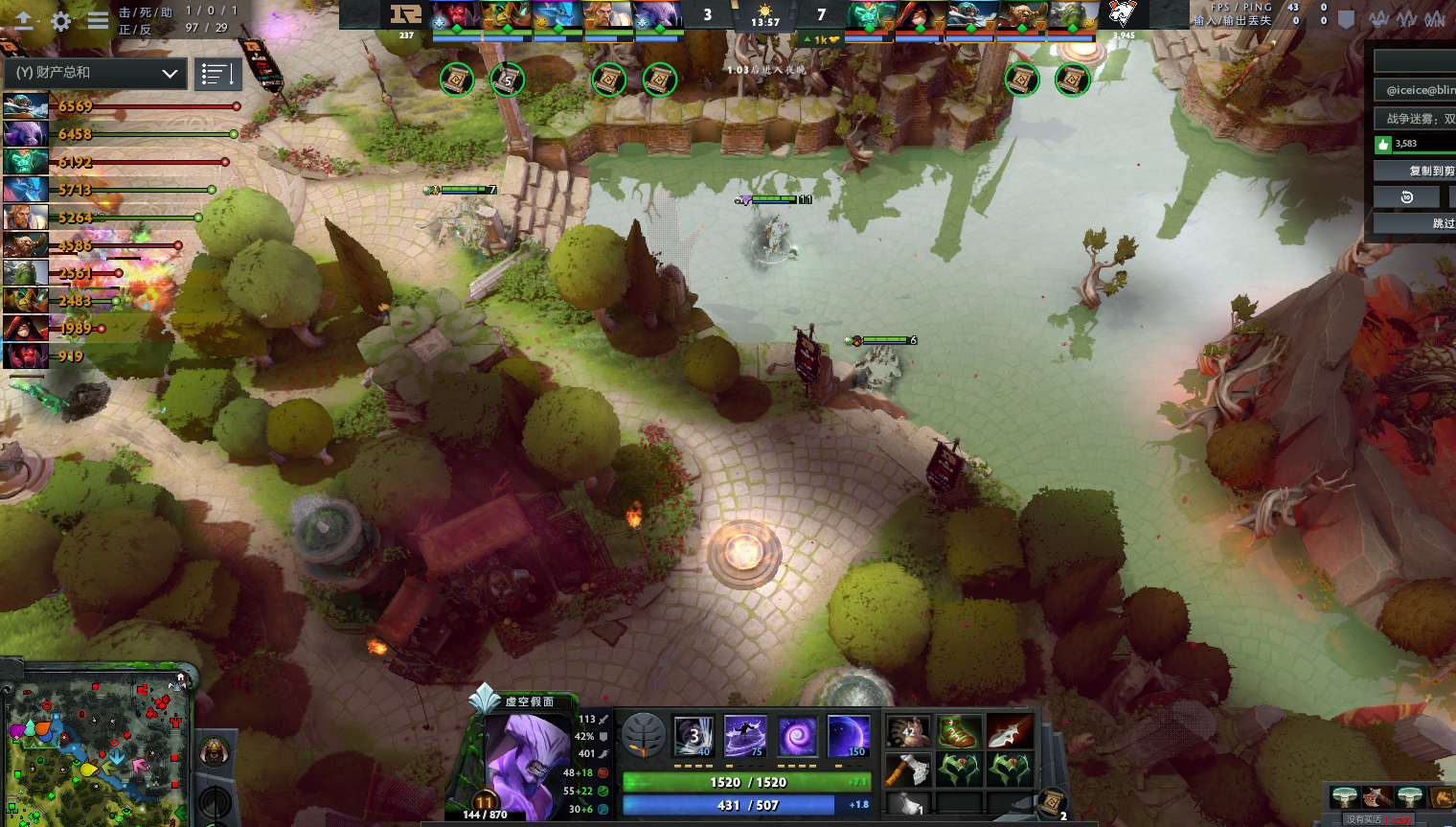This screenshot has width=1456, height=827.
Task: Open the gear settings icon
Action: click(x=60, y=21)
